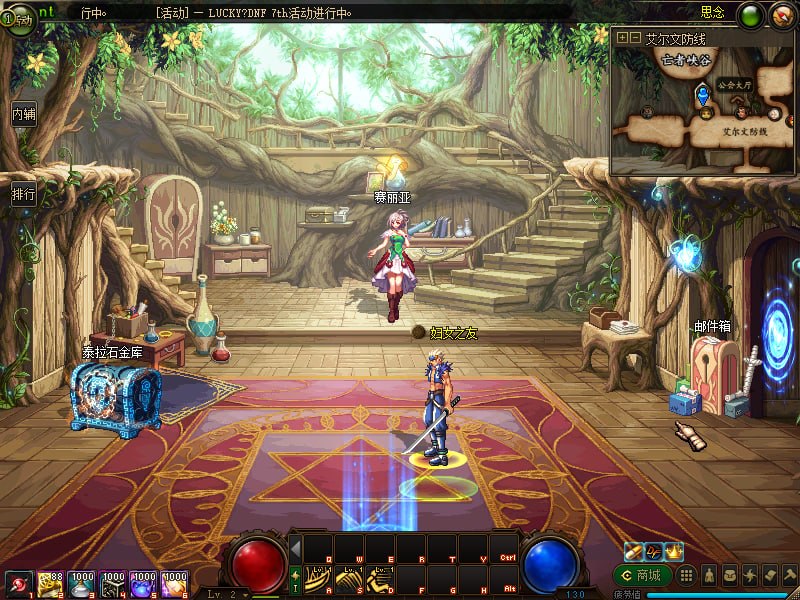The image size is (800, 600).
Task: Click the gold crown buff icon
Action: click(673, 551)
